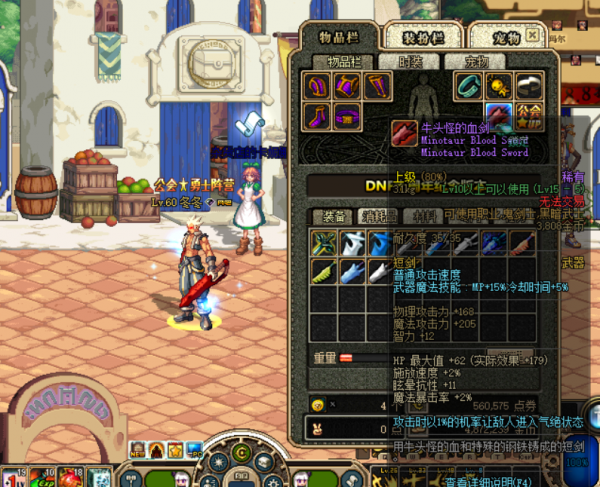Click the golden necklace equipment slot

497,86
